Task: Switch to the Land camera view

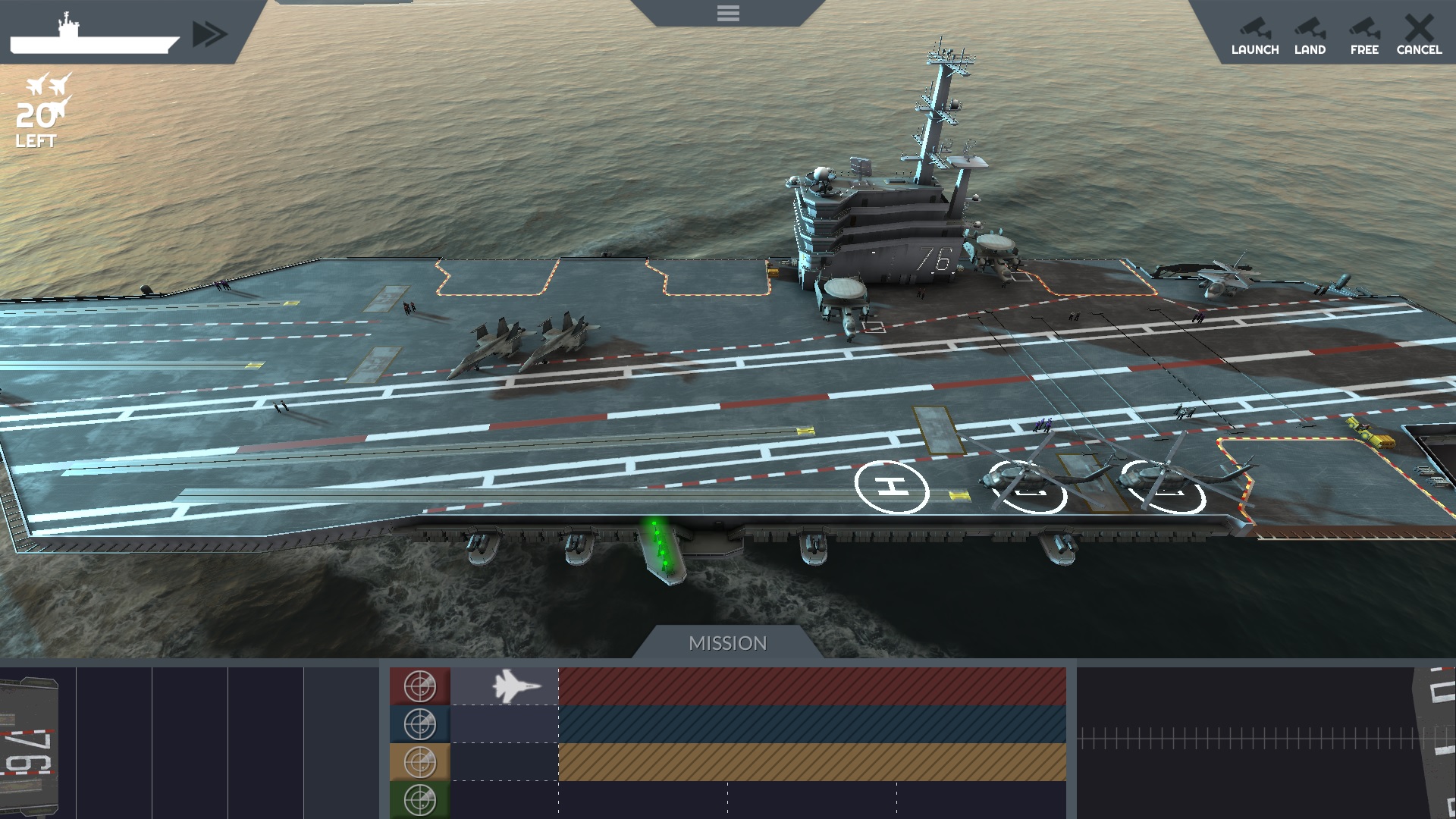Action: pyautogui.click(x=1311, y=34)
